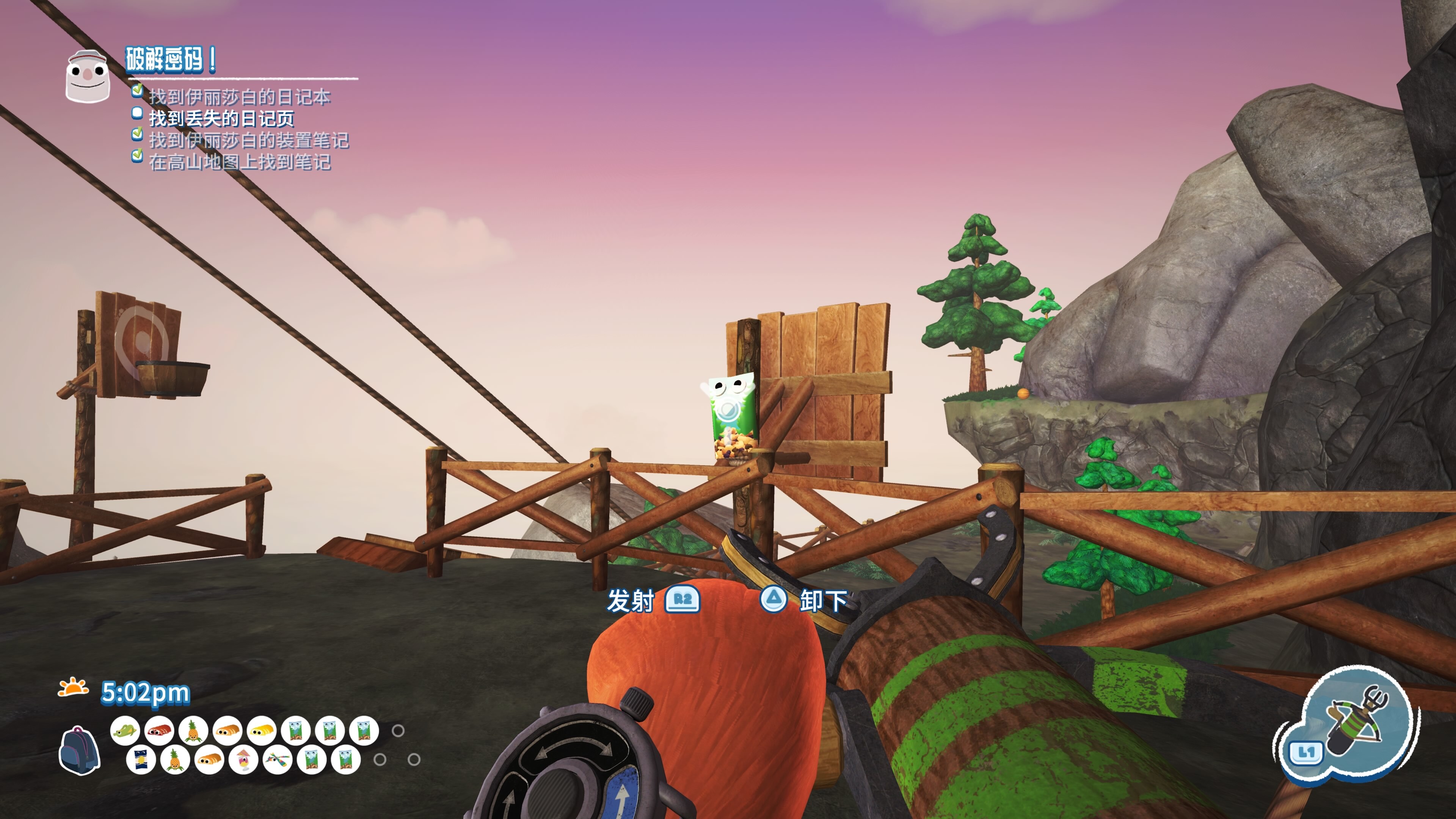Choose the red ribs bugsnak slot
The image size is (1456, 819).
point(159,730)
